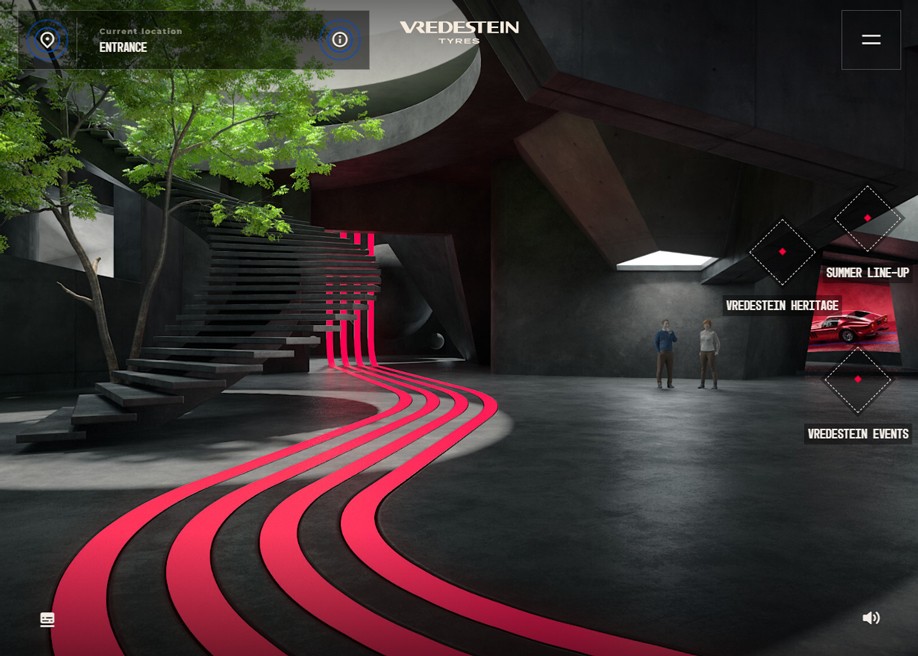Image resolution: width=918 pixels, height=656 pixels.
Task: Open the subtitles panel icon
Action: (x=47, y=620)
